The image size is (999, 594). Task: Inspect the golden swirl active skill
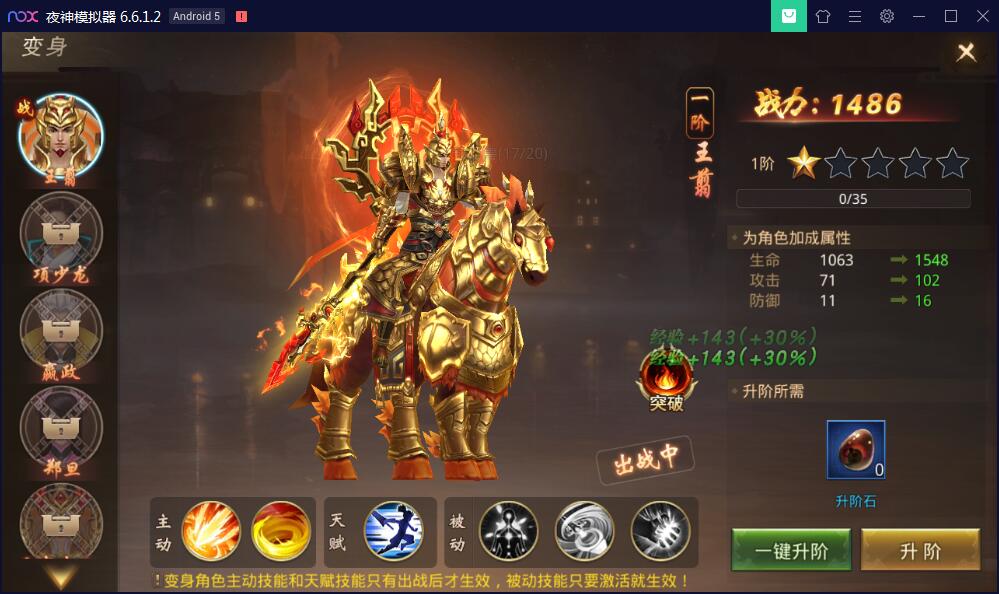coord(281,531)
